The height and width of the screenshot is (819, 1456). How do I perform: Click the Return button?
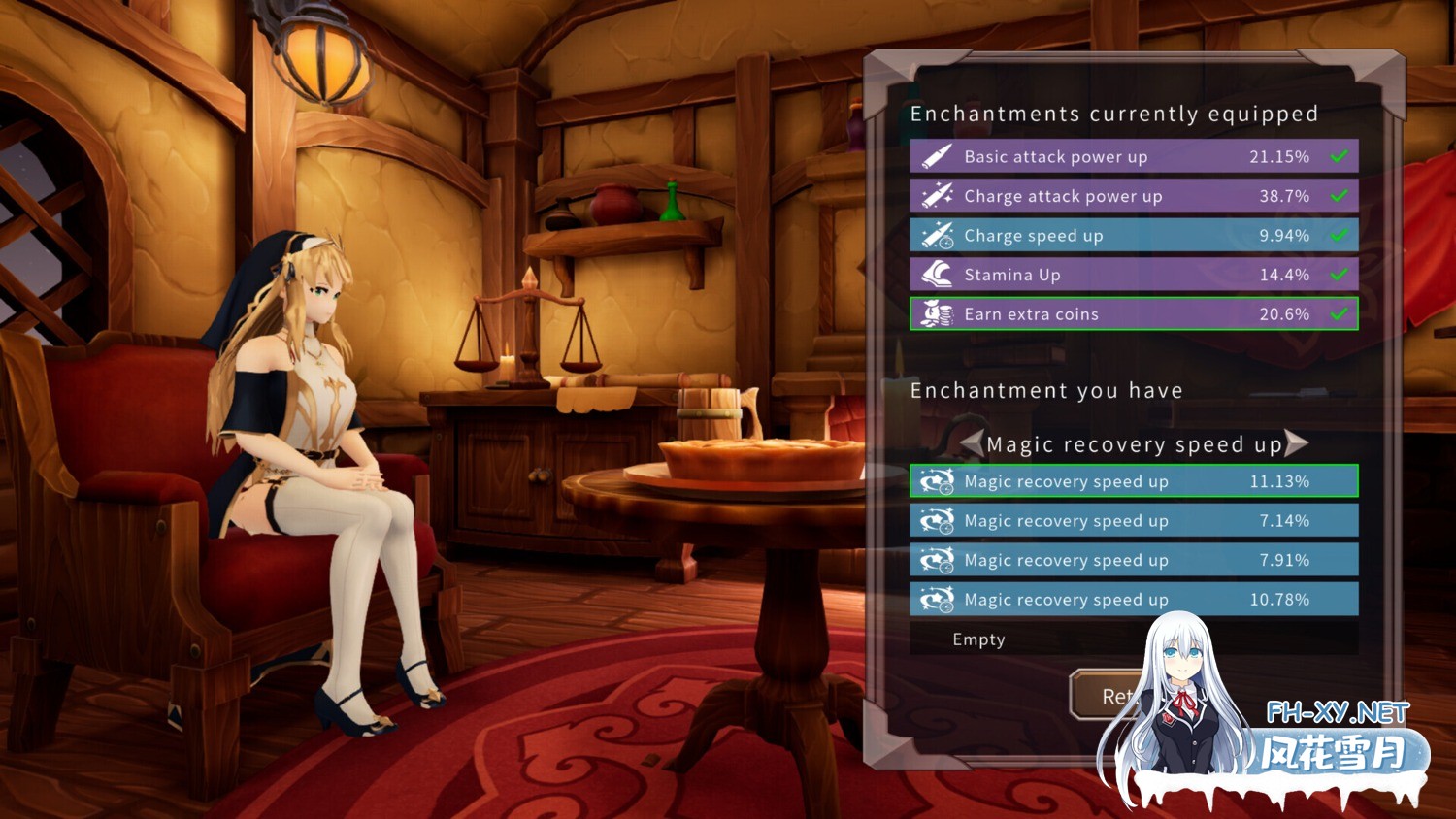pos(1107,695)
